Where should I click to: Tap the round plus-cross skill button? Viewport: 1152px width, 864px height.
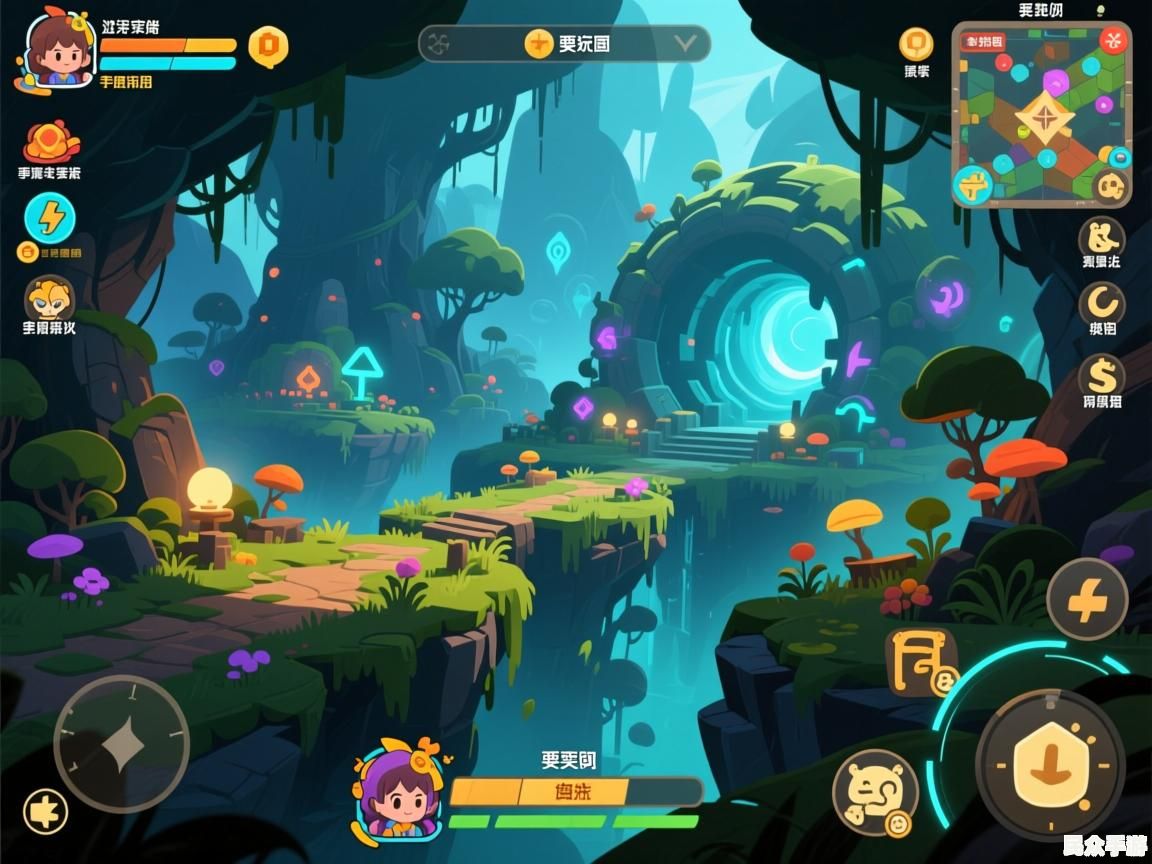coord(1087,600)
